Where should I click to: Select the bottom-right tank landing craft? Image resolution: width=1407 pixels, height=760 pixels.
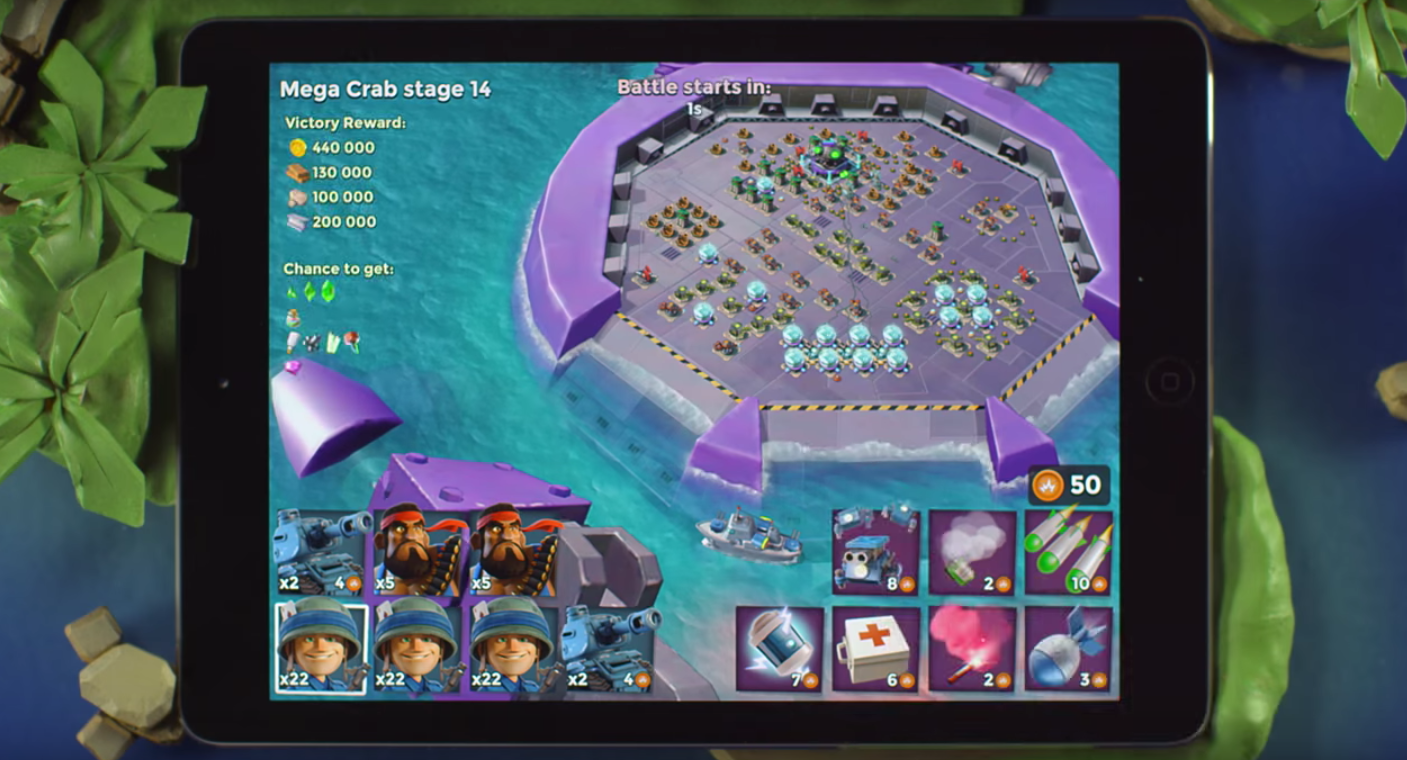point(610,650)
